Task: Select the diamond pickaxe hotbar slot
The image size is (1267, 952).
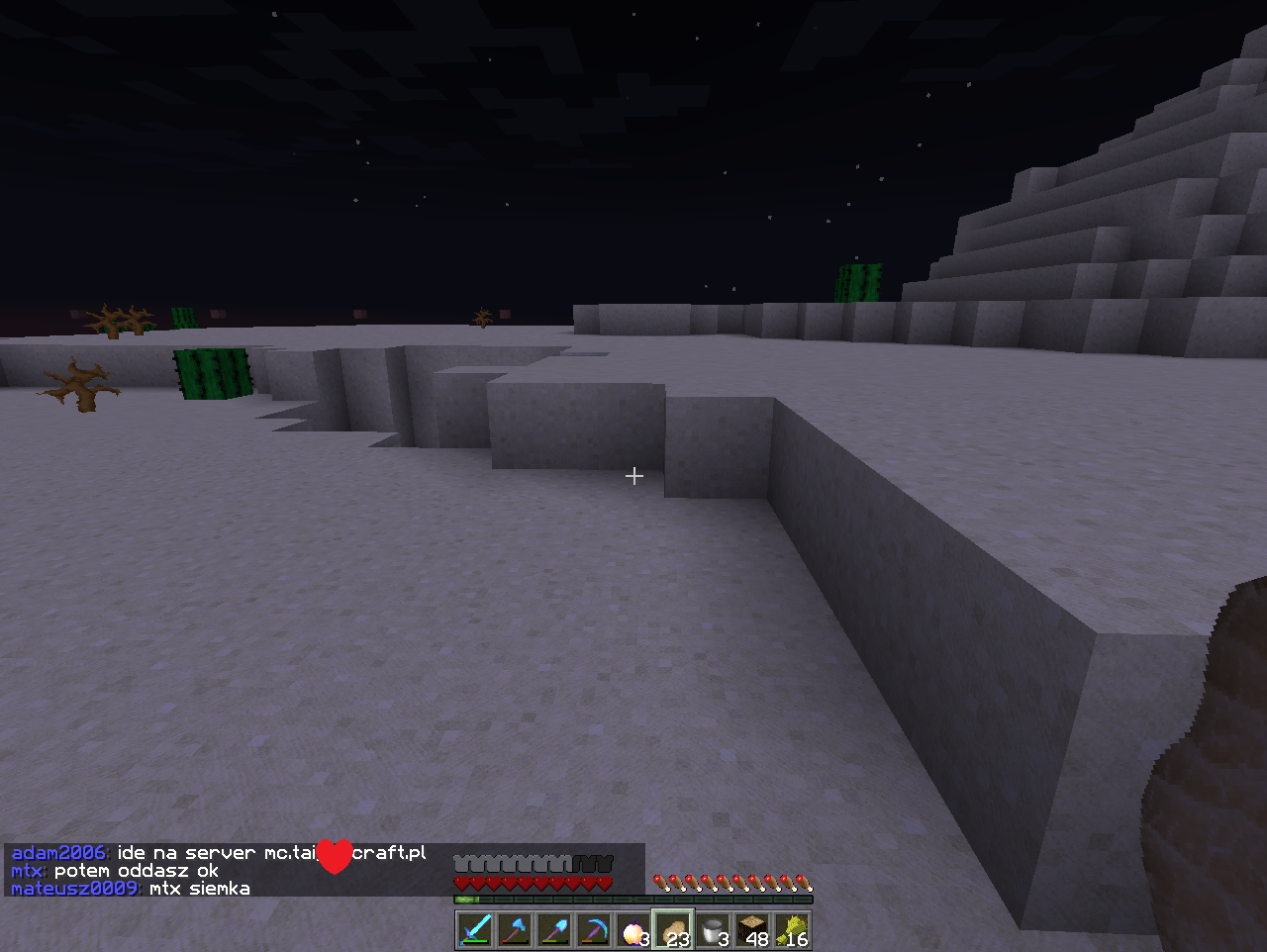Action: click(x=594, y=930)
